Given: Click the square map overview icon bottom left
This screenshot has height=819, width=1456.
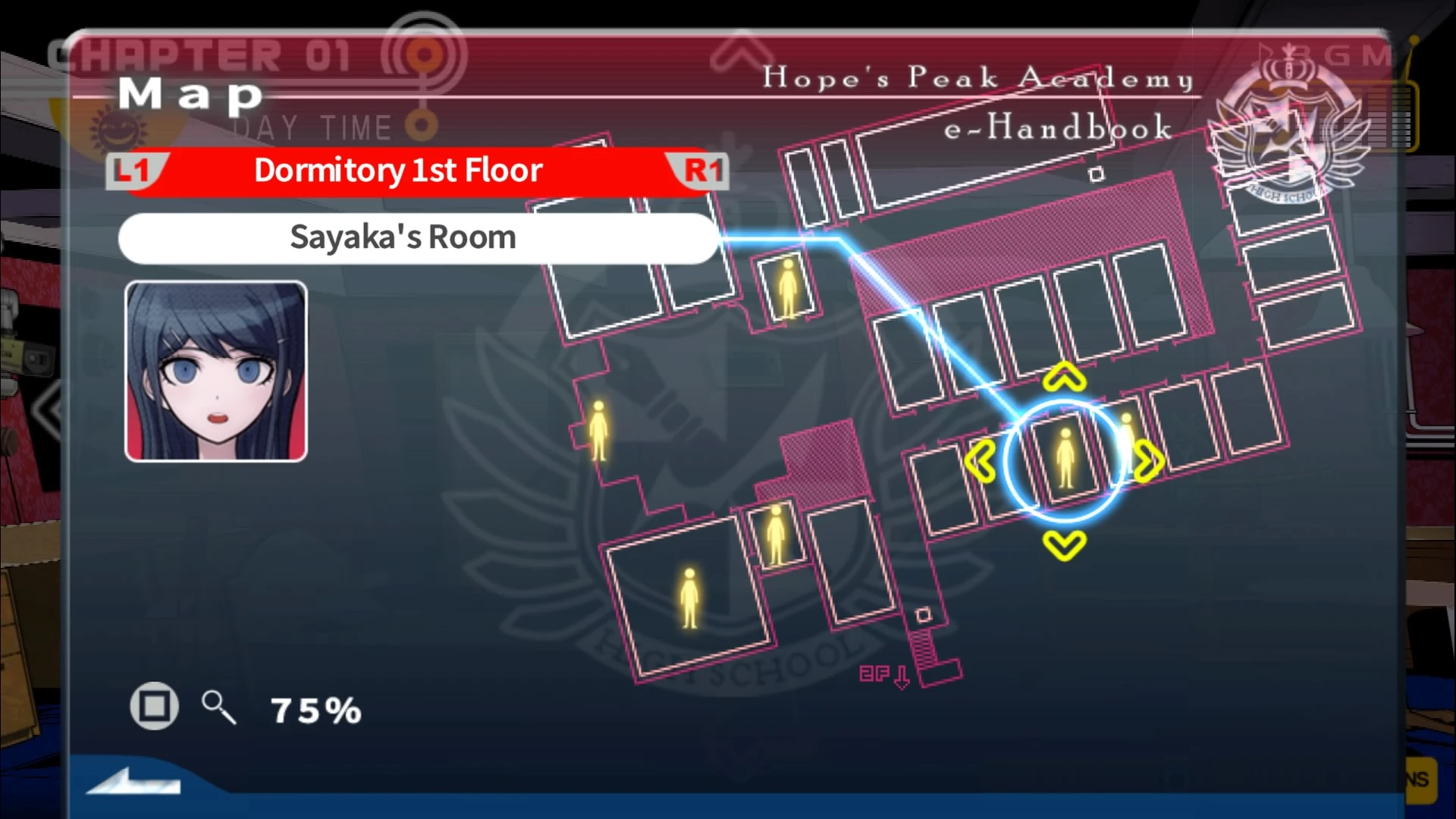Looking at the screenshot, I should tap(154, 706).
